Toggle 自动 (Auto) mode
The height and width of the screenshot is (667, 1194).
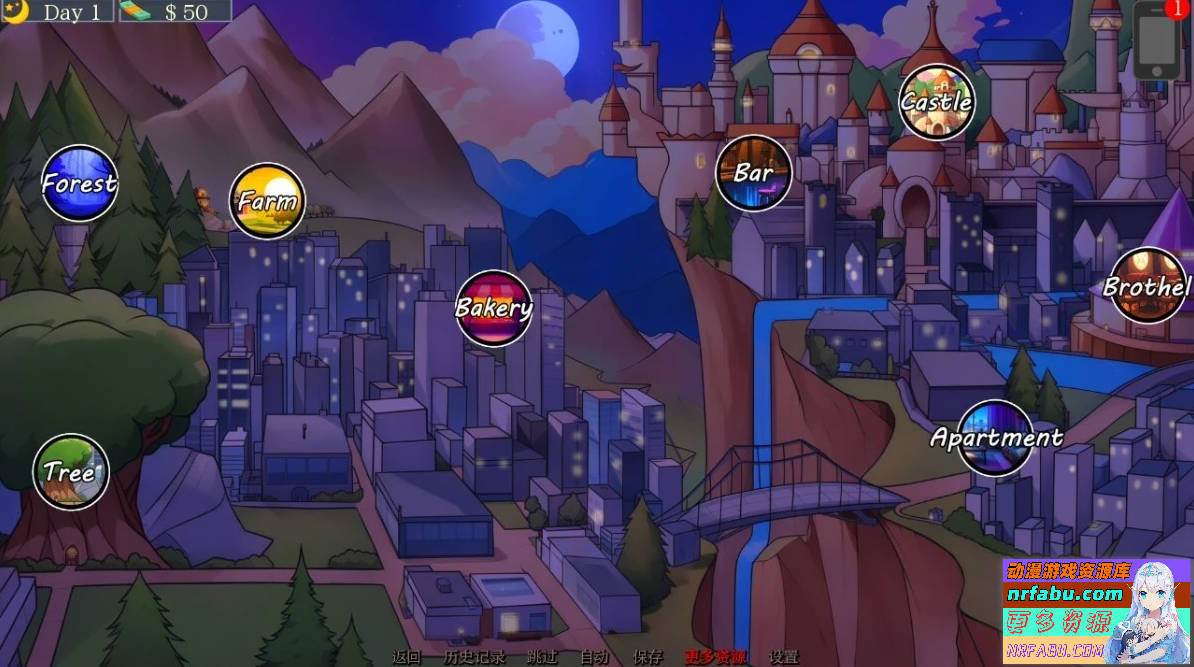coord(595,657)
